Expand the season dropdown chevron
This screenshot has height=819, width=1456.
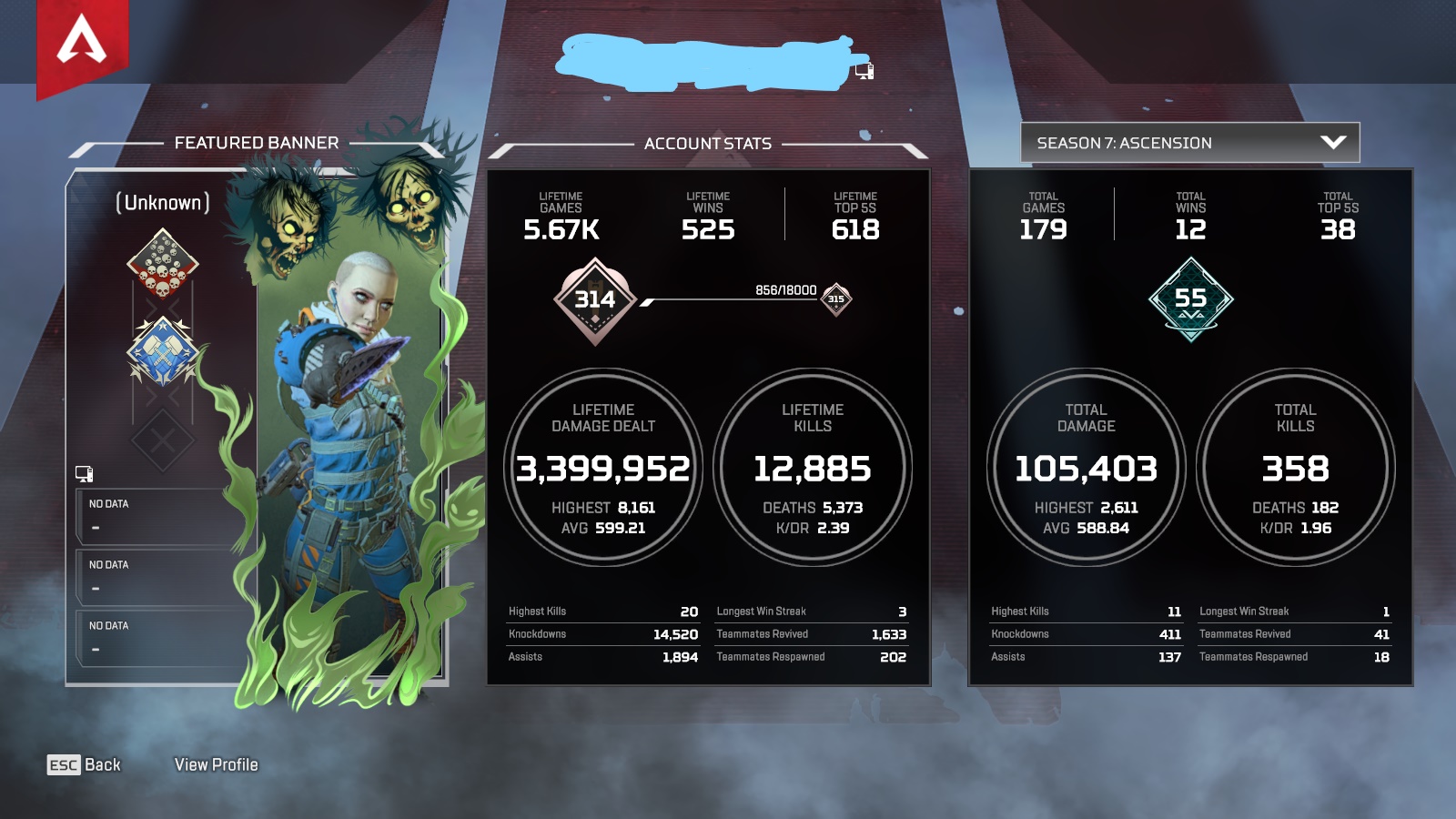[x=1332, y=143]
